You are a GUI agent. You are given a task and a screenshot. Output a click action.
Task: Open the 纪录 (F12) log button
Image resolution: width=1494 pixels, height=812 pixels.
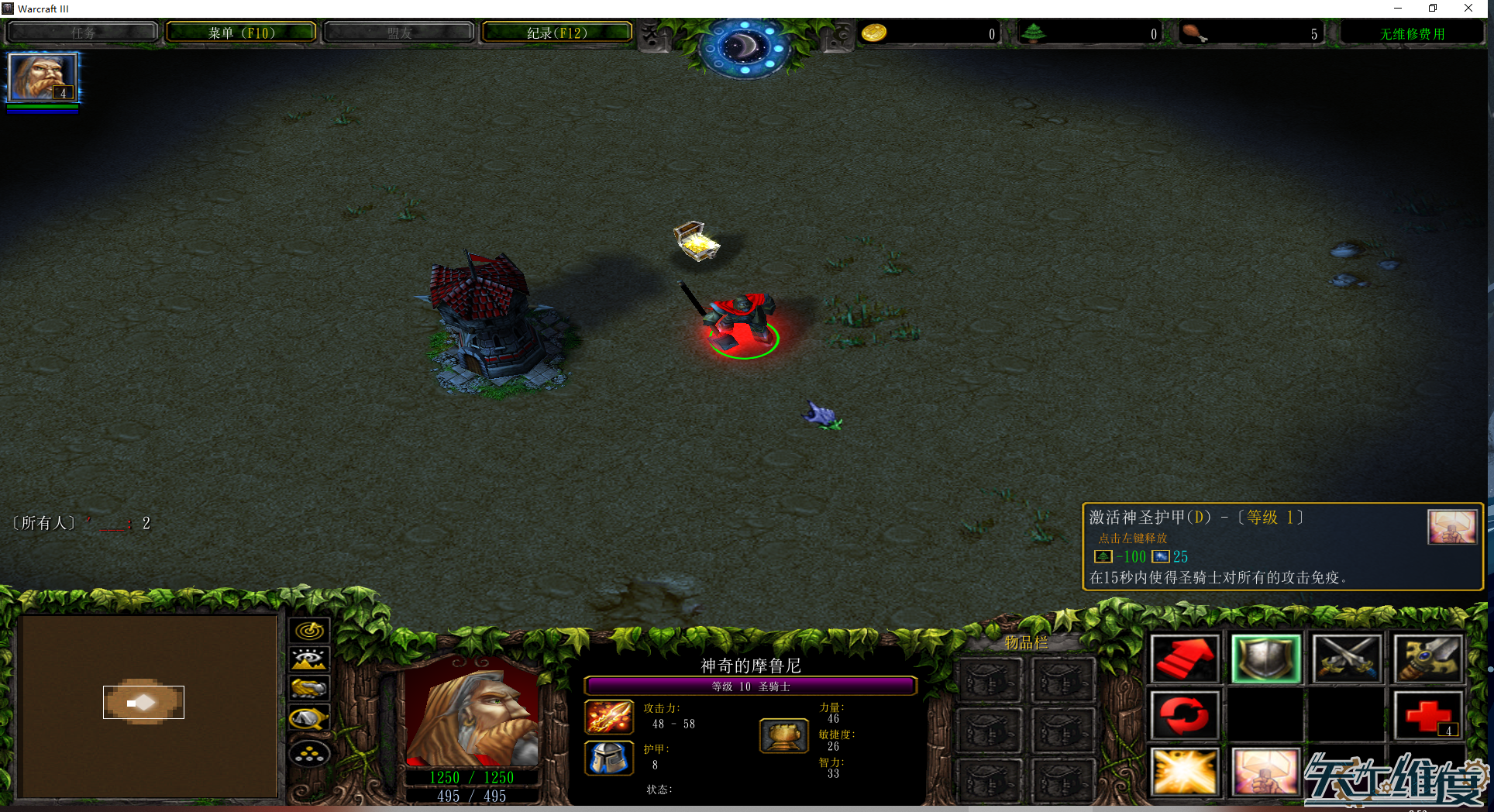click(x=556, y=33)
